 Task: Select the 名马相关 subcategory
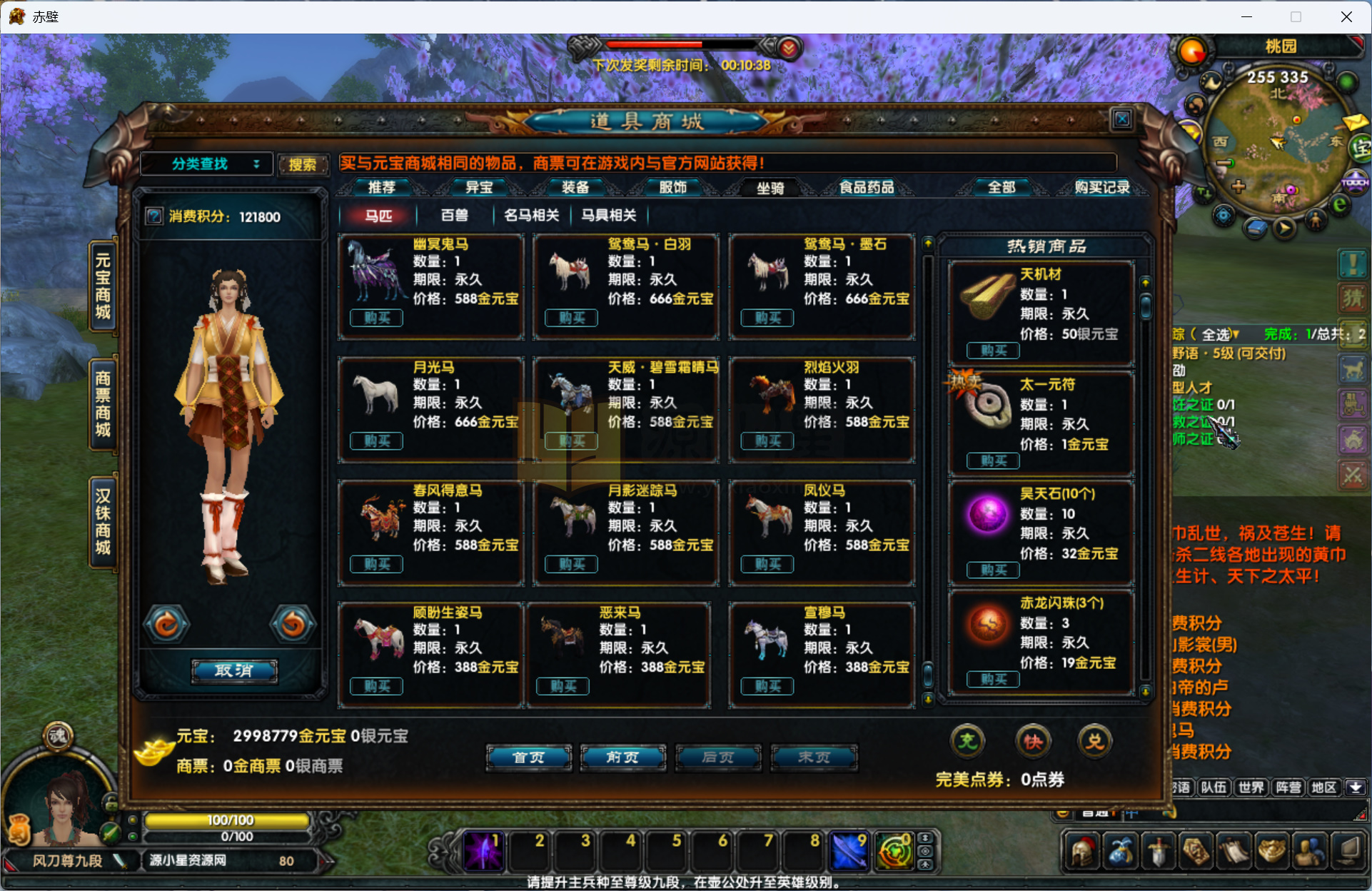pyautogui.click(x=531, y=216)
